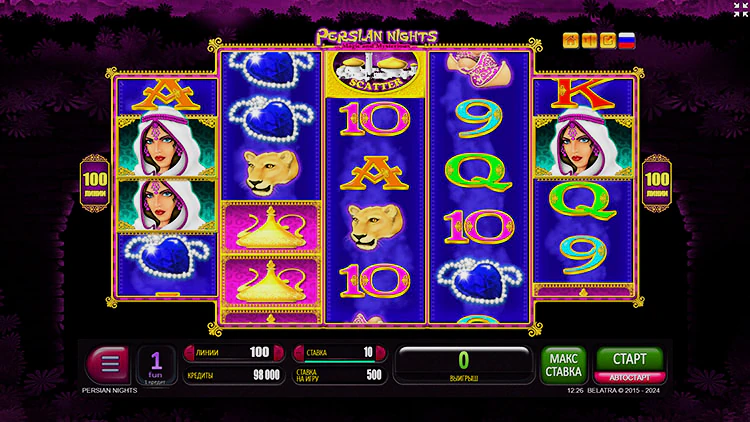Exit fullscreen with the corner arrows icon
This screenshot has height=422, width=750.
[x=739, y=10]
